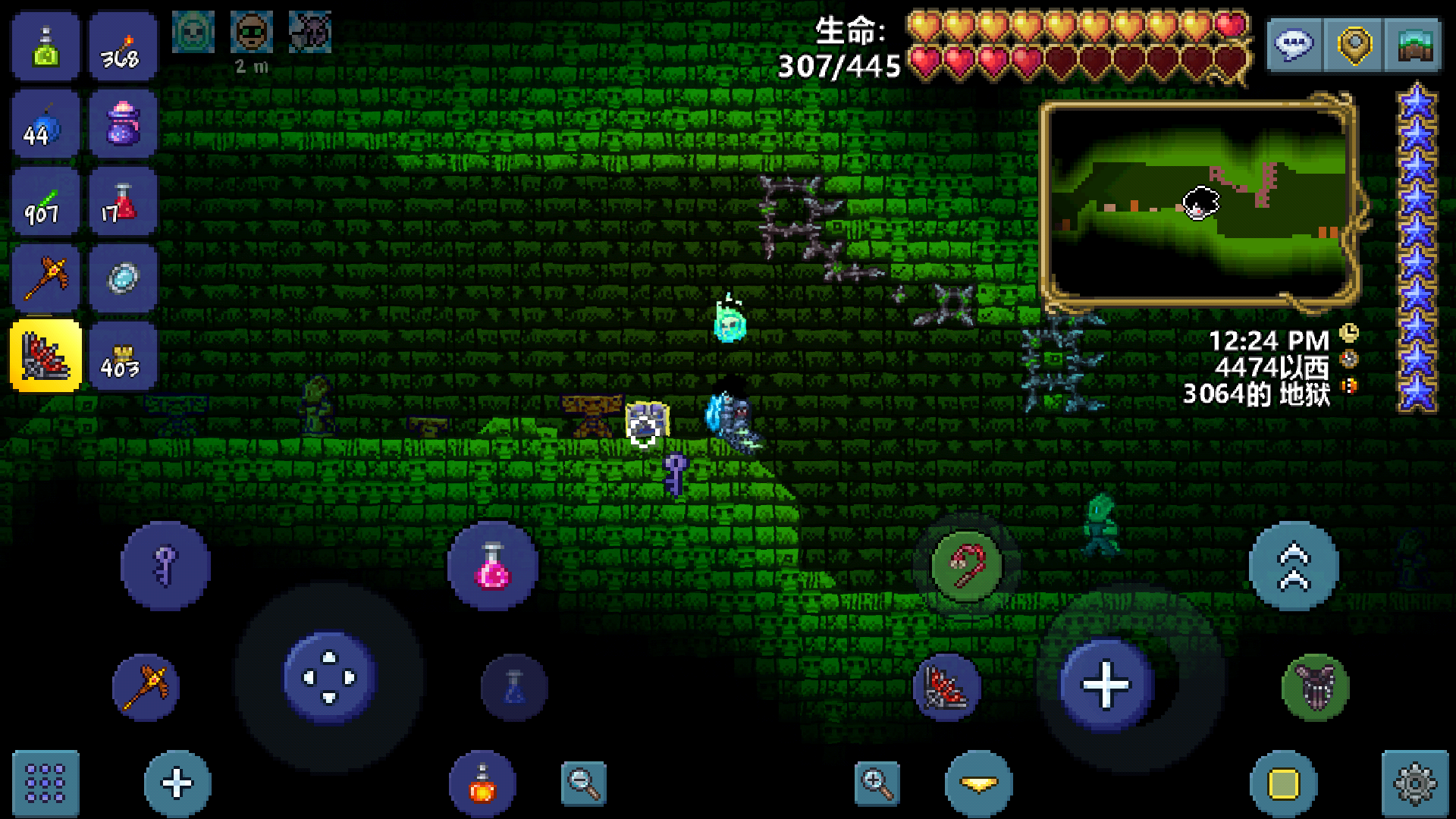The height and width of the screenshot is (819, 1456).
Task: Select the green flask hotbar slot
Action: 45,46
